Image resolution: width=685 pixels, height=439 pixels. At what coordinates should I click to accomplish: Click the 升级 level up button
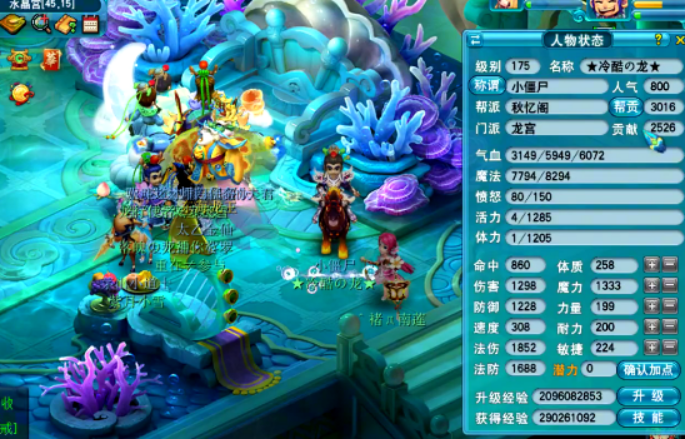point(649,396)
